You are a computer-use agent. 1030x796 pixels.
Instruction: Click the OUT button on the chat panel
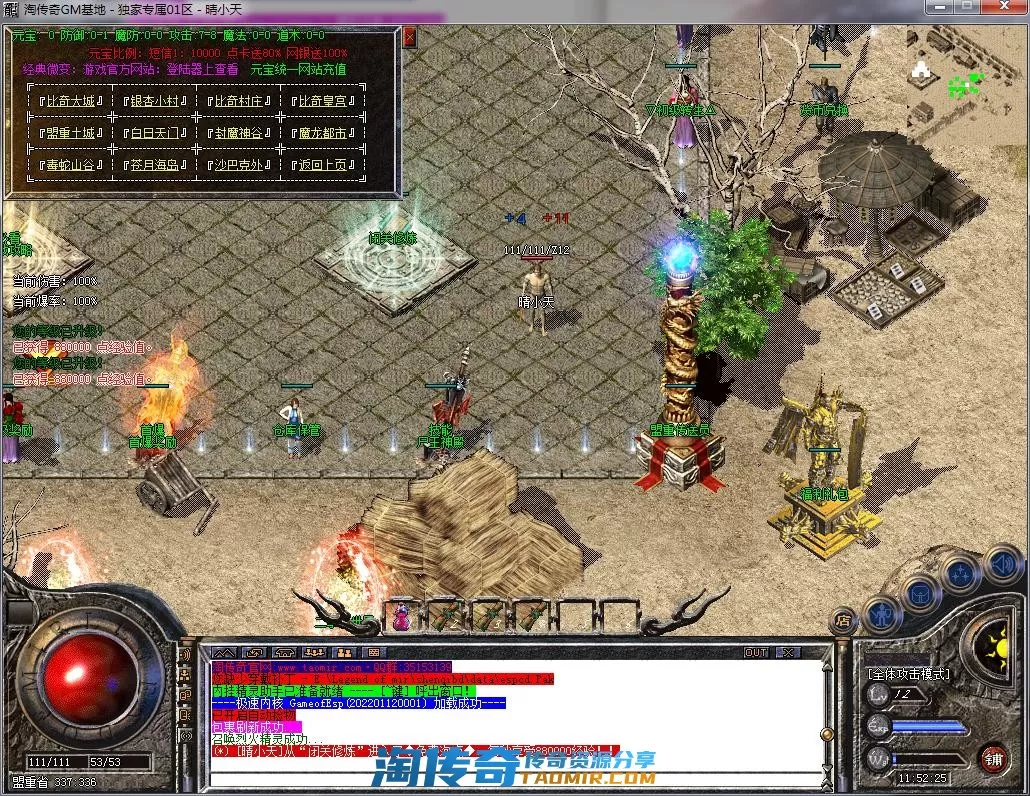pyautogui.click(x=756, y=653)
